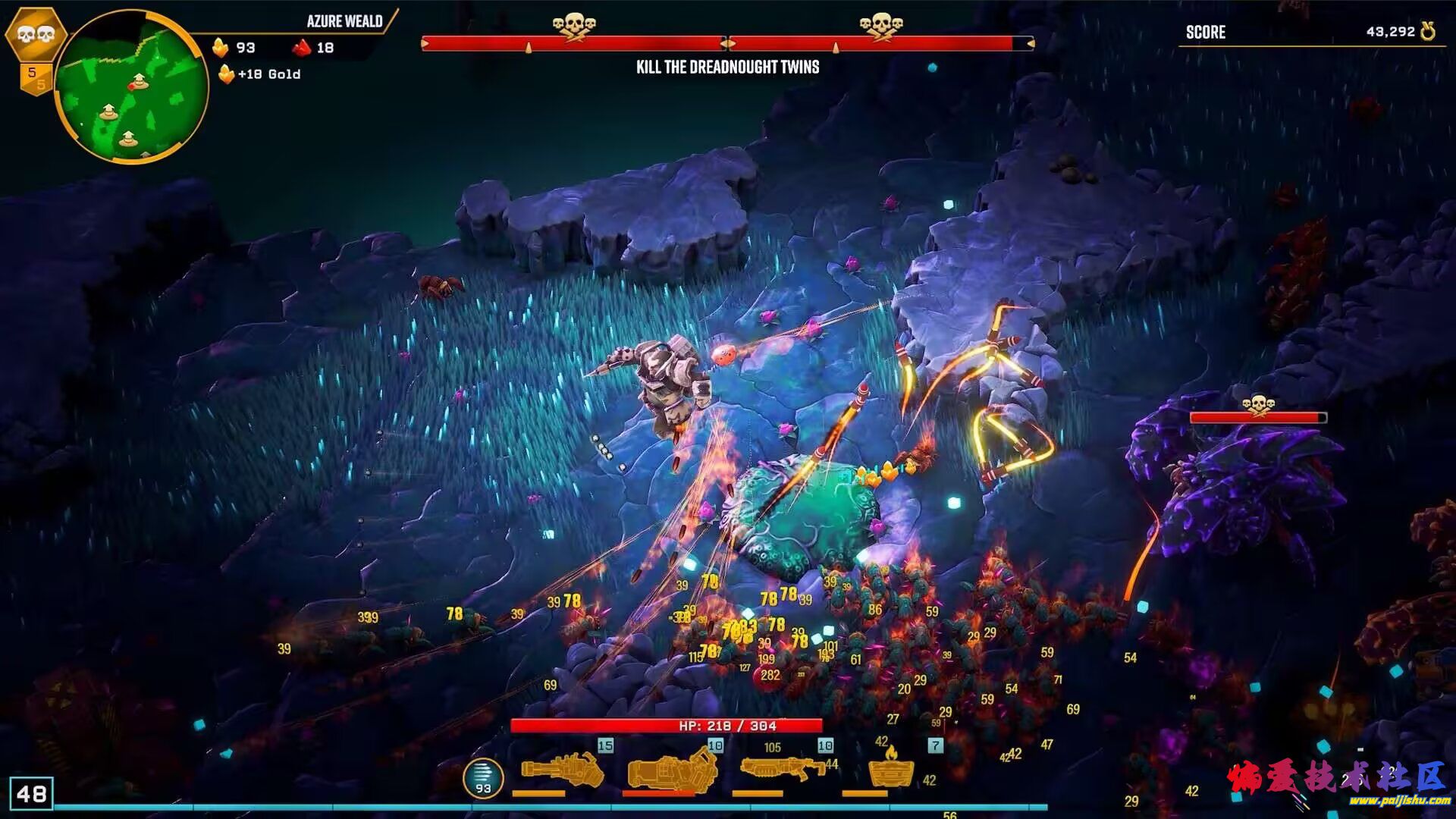Click the player level 48 box
The image size is (1456, 819).
pos(31,794)
